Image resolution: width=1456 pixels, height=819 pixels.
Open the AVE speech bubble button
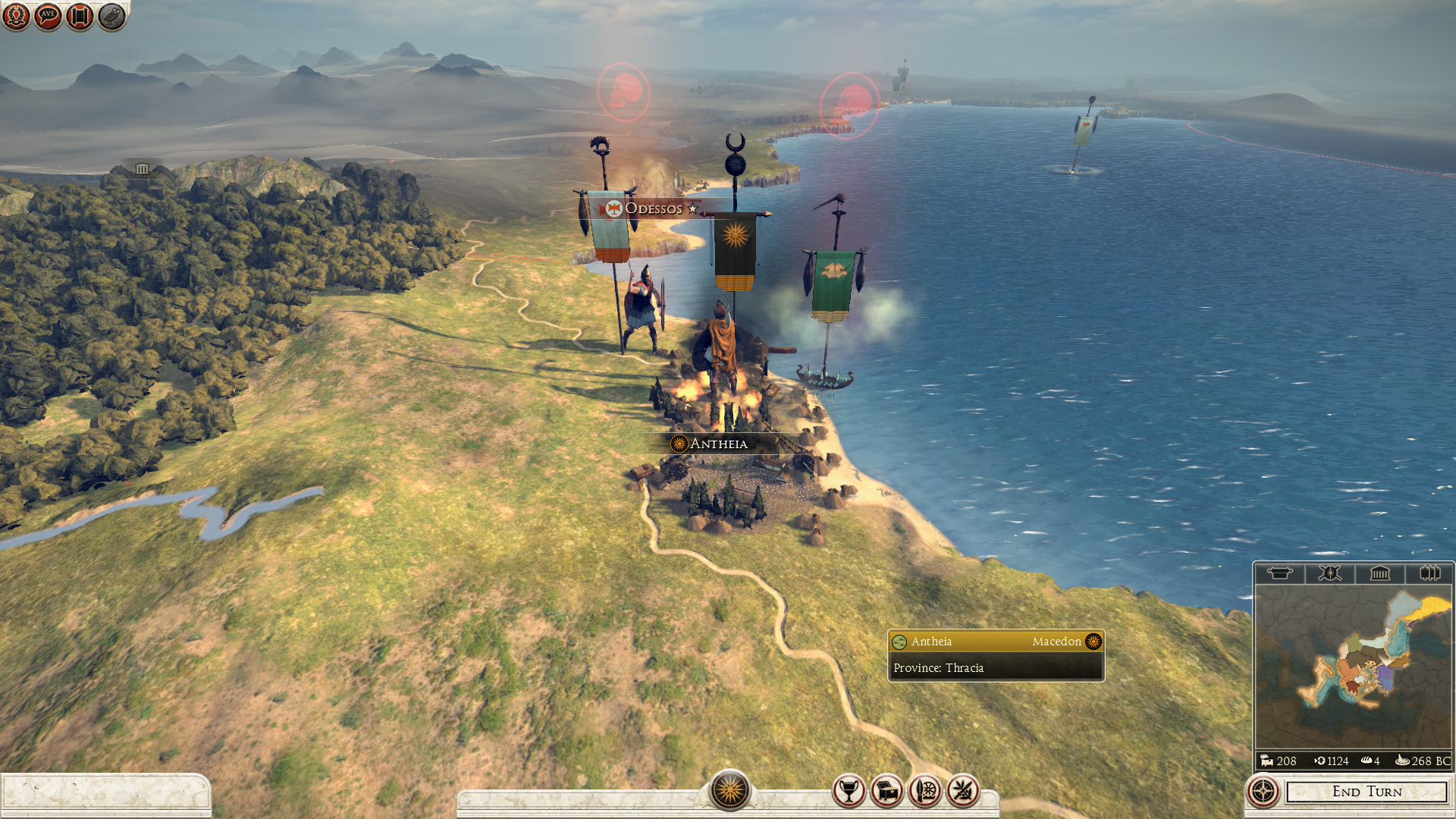click(48, 16)
